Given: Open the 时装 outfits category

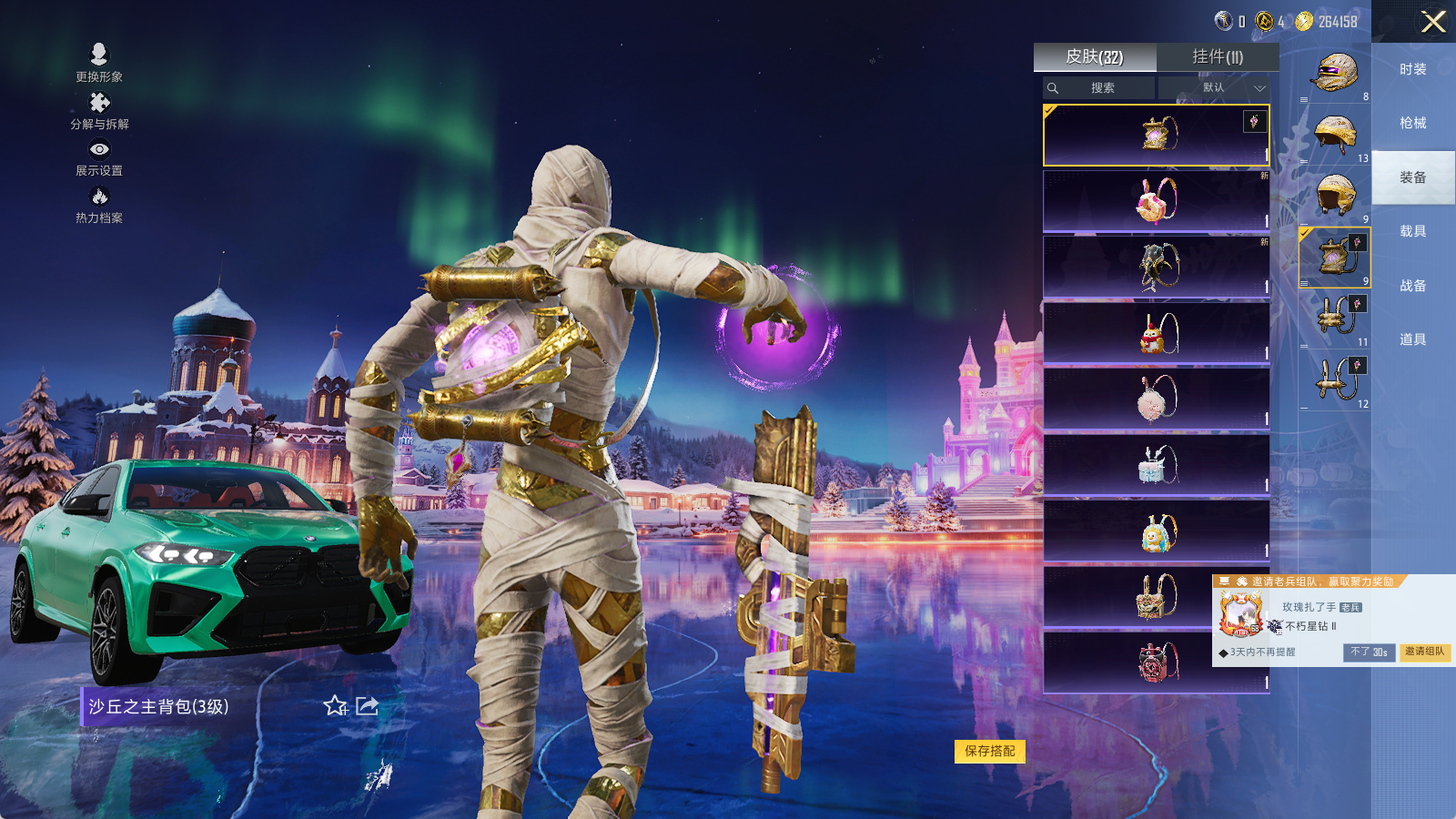Looking at the screenshot, I should pyautogui.click(x=1413, y=69).
